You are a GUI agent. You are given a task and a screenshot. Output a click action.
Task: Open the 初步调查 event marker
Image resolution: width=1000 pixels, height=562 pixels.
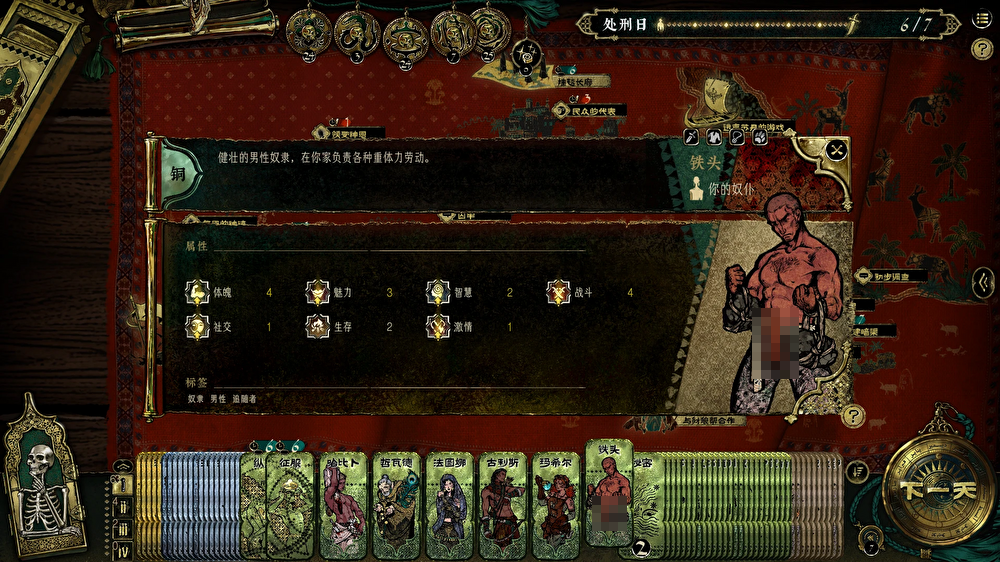coord(892,275)
